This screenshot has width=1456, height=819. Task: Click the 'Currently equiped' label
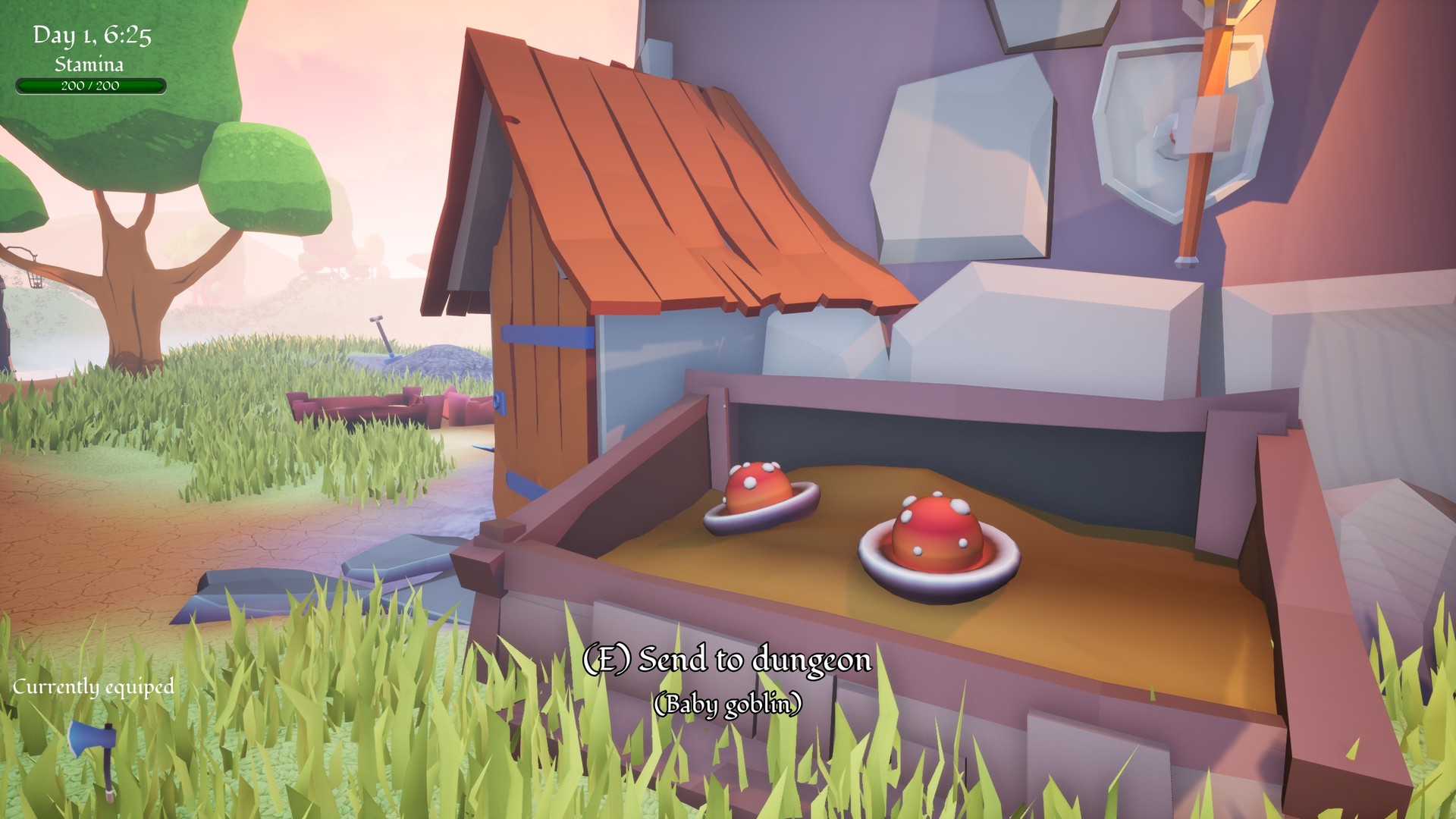(x=93, y=688)
